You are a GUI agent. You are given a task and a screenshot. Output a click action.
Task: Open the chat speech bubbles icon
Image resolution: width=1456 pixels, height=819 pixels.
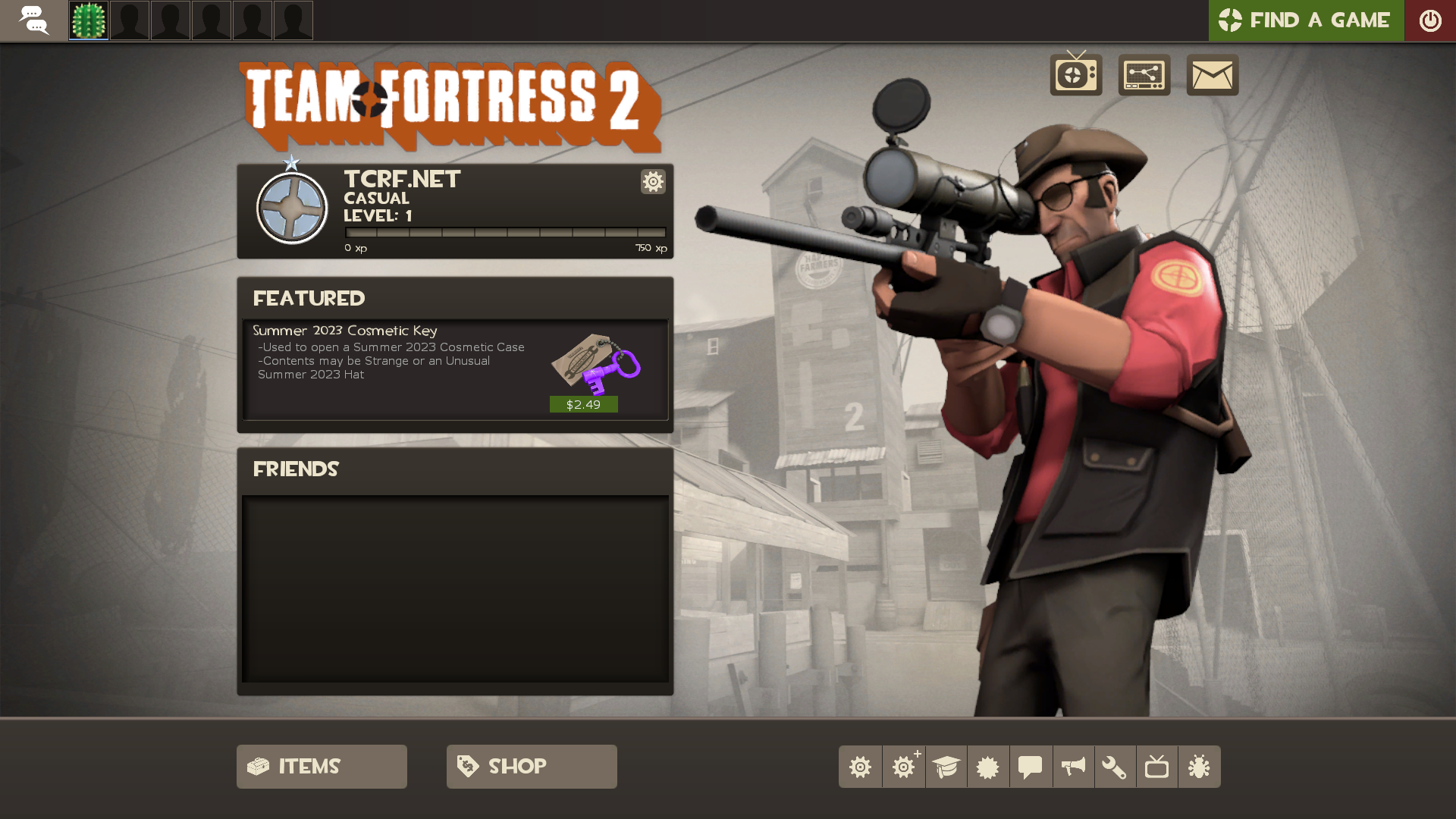33,20
